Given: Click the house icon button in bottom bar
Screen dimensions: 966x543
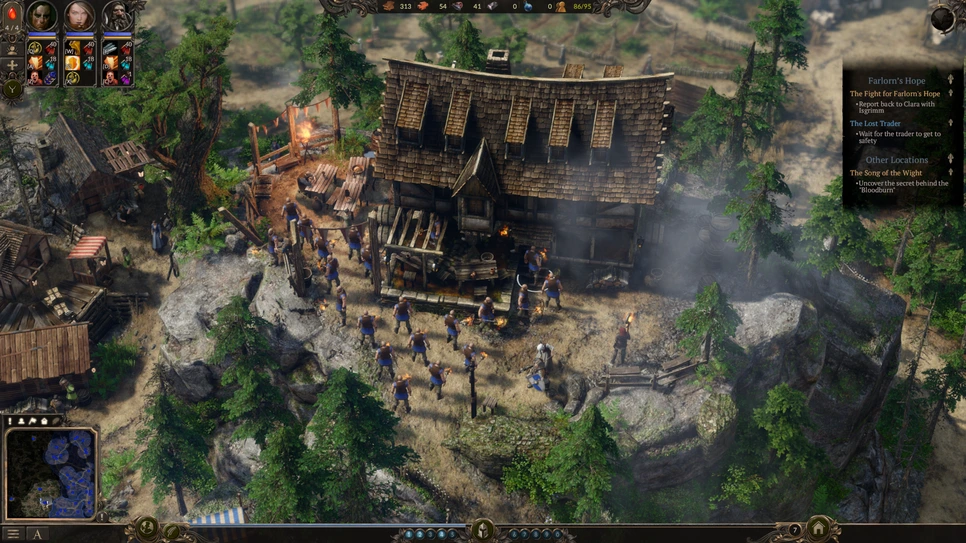Looking at the screenshot, I should click(x=819, y=528).
